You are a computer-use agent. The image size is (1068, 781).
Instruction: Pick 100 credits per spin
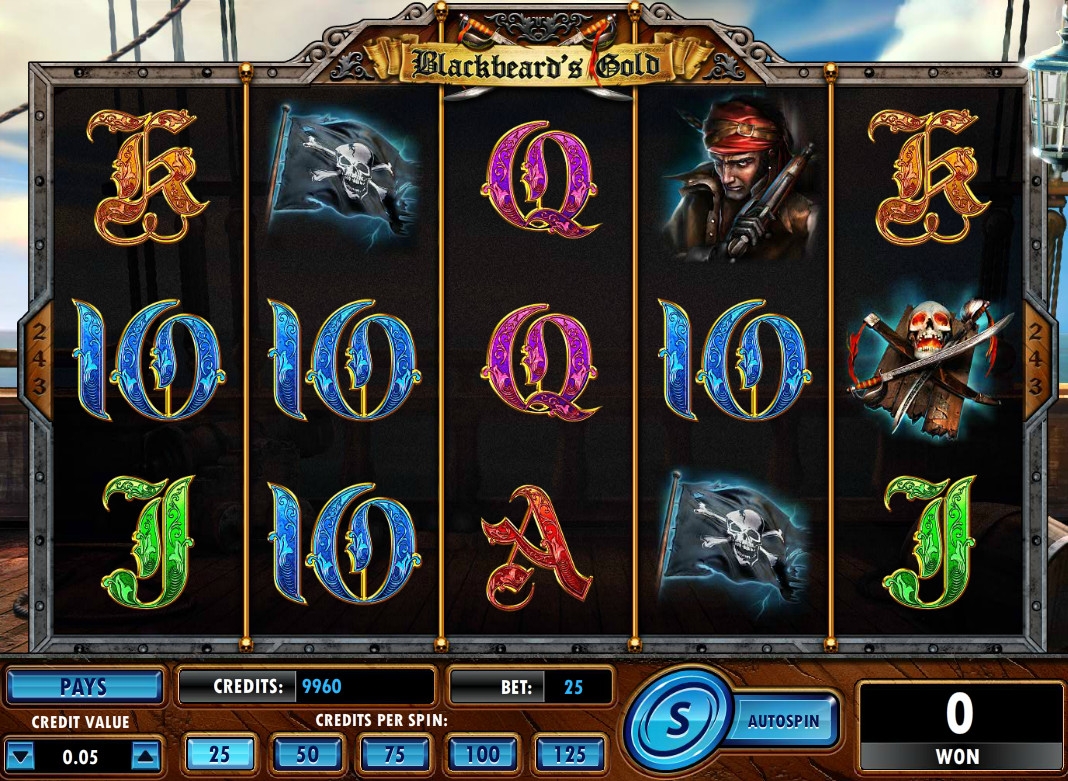(483, 754)
